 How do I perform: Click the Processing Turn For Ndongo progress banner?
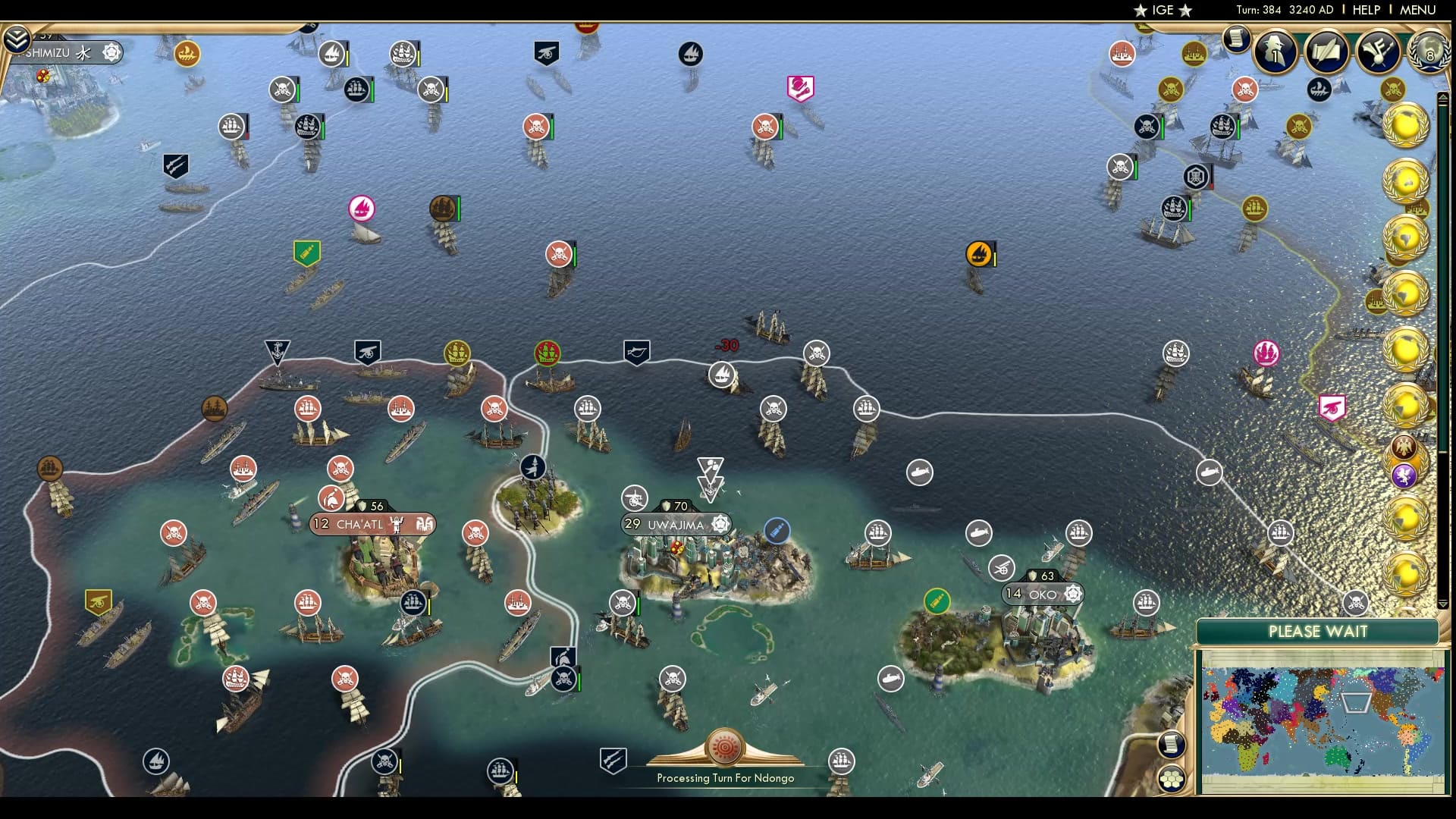tap(726, 777)
